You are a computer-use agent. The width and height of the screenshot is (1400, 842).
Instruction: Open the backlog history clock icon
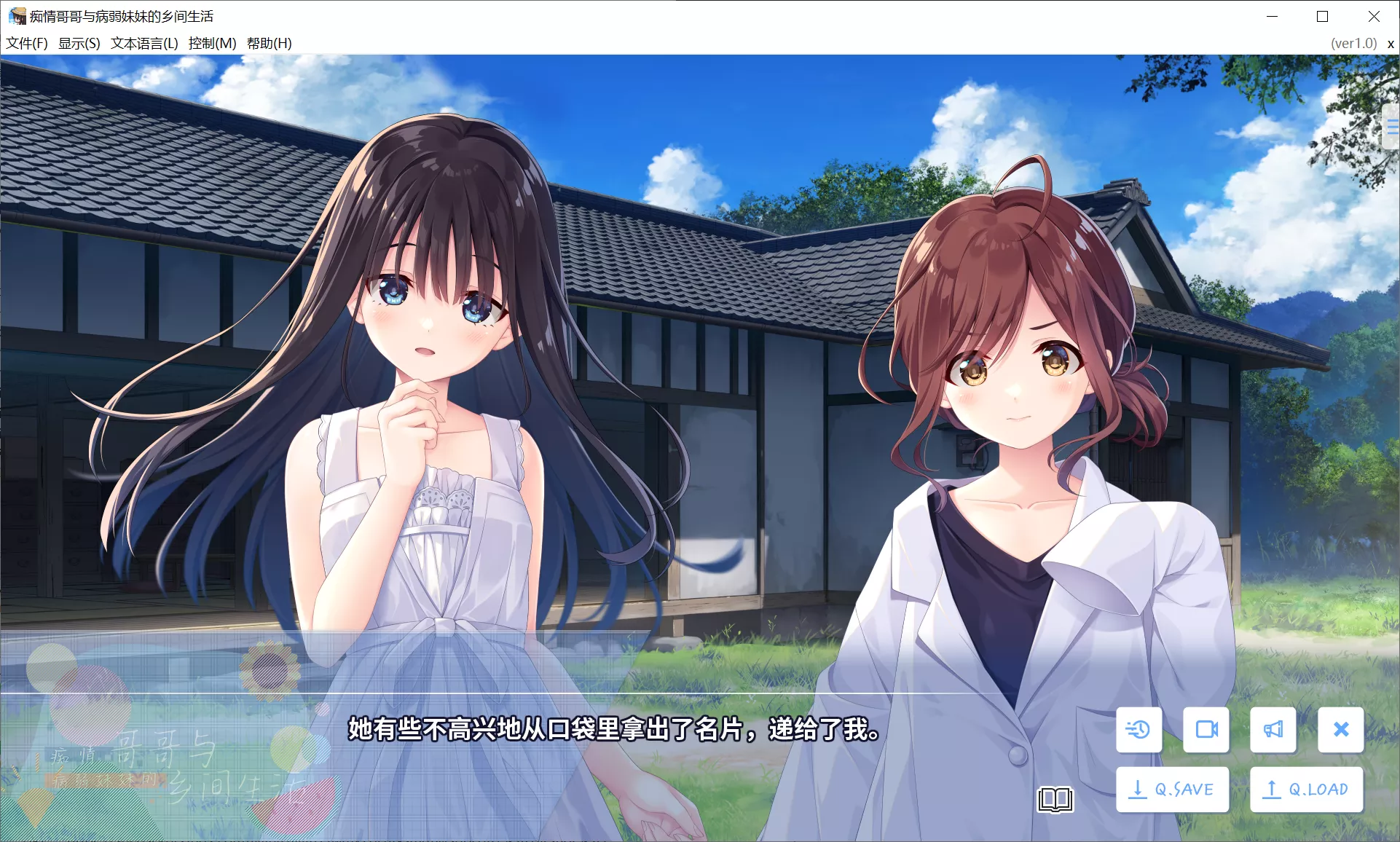pyautogui.click(x=1139, y=729)
